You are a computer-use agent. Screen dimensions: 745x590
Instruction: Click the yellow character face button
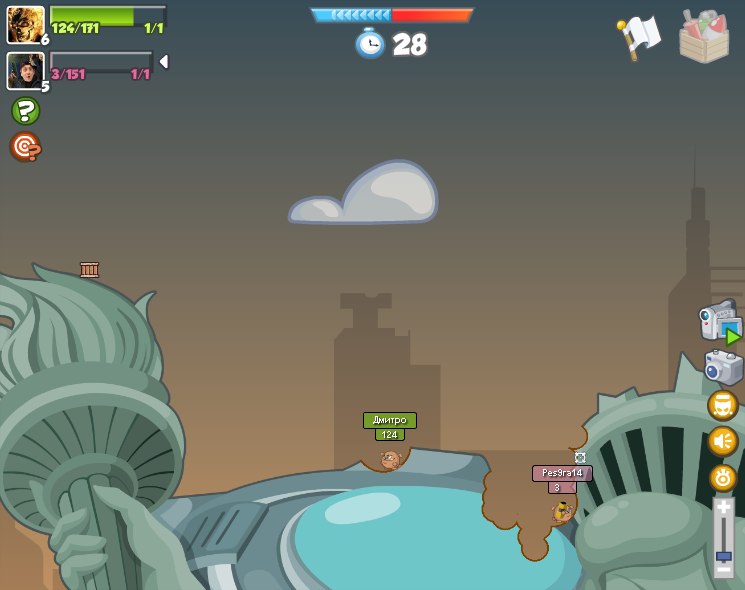click(722, 405)
